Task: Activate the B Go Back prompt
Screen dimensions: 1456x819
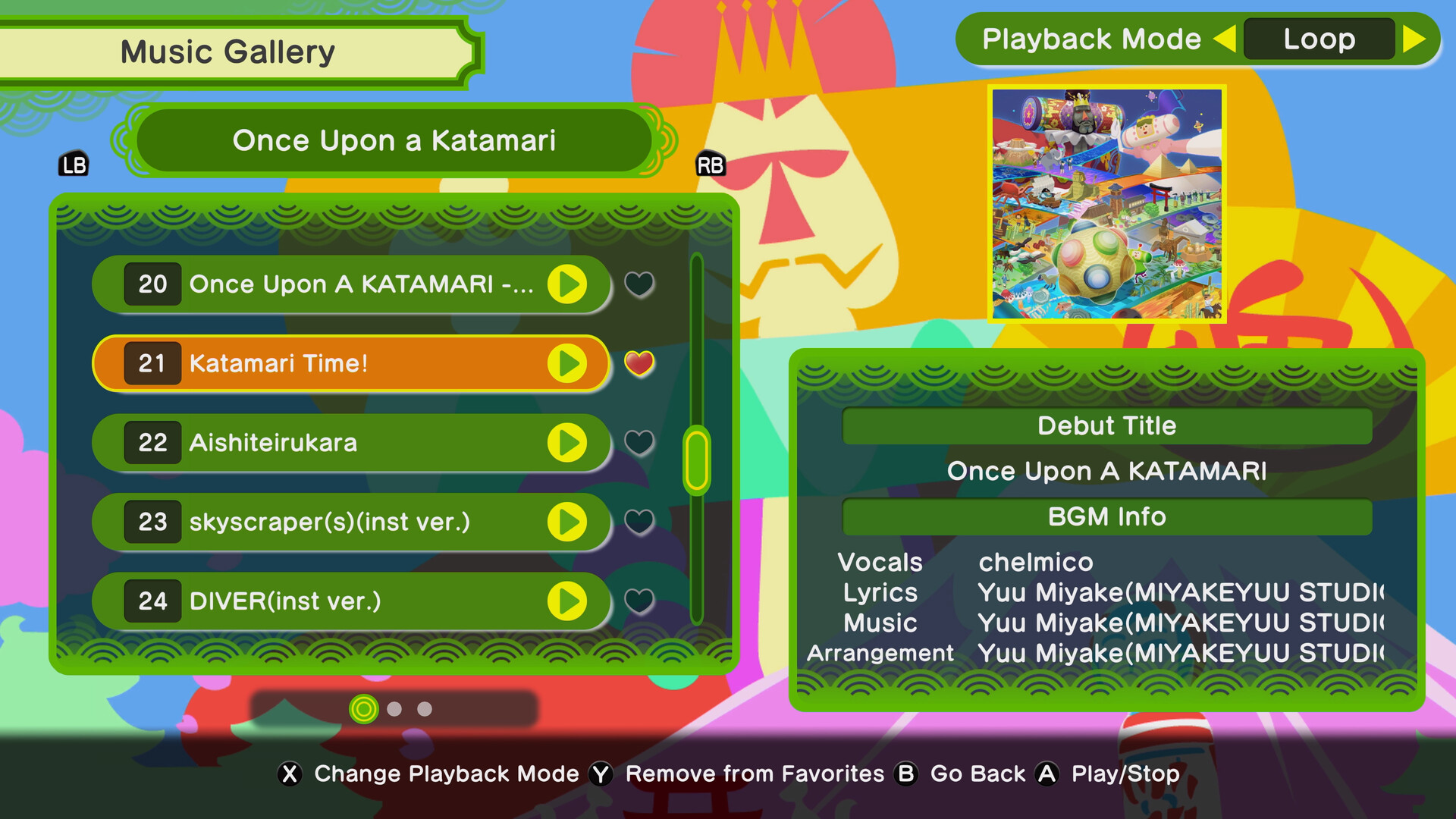Action: coord(905,773)
